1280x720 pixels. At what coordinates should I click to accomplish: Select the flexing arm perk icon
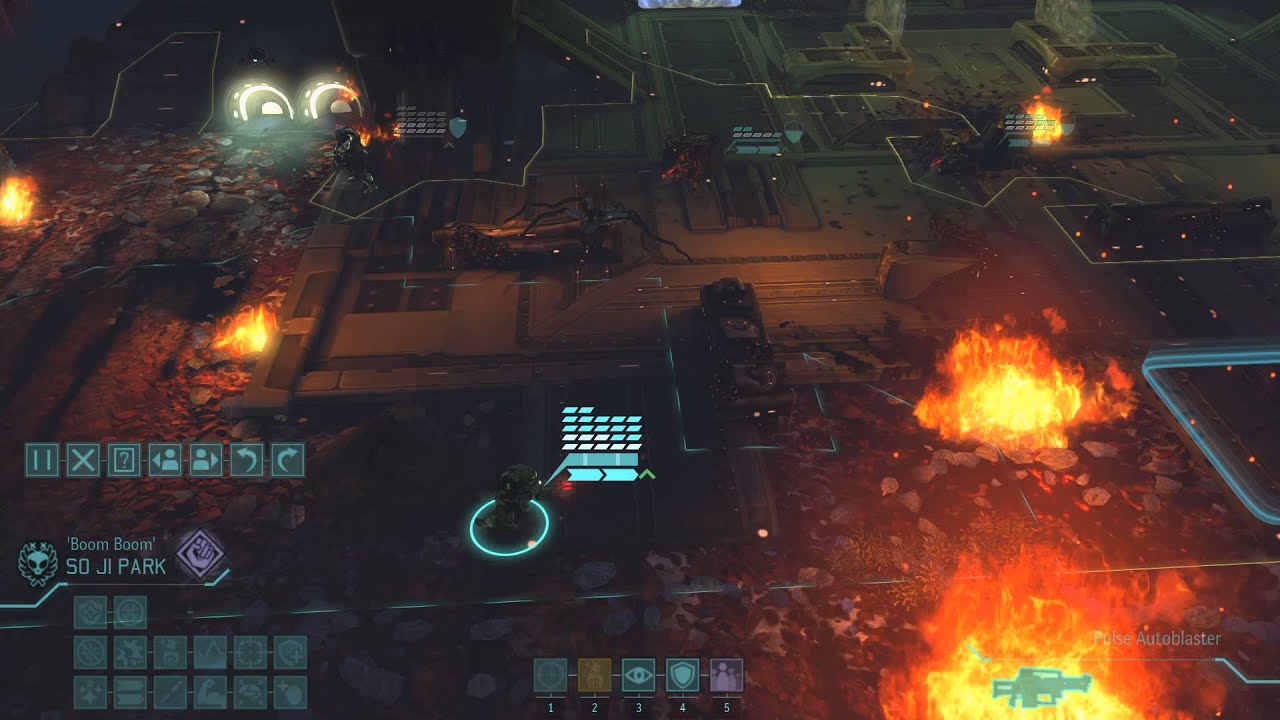click(x=210, y=692)
